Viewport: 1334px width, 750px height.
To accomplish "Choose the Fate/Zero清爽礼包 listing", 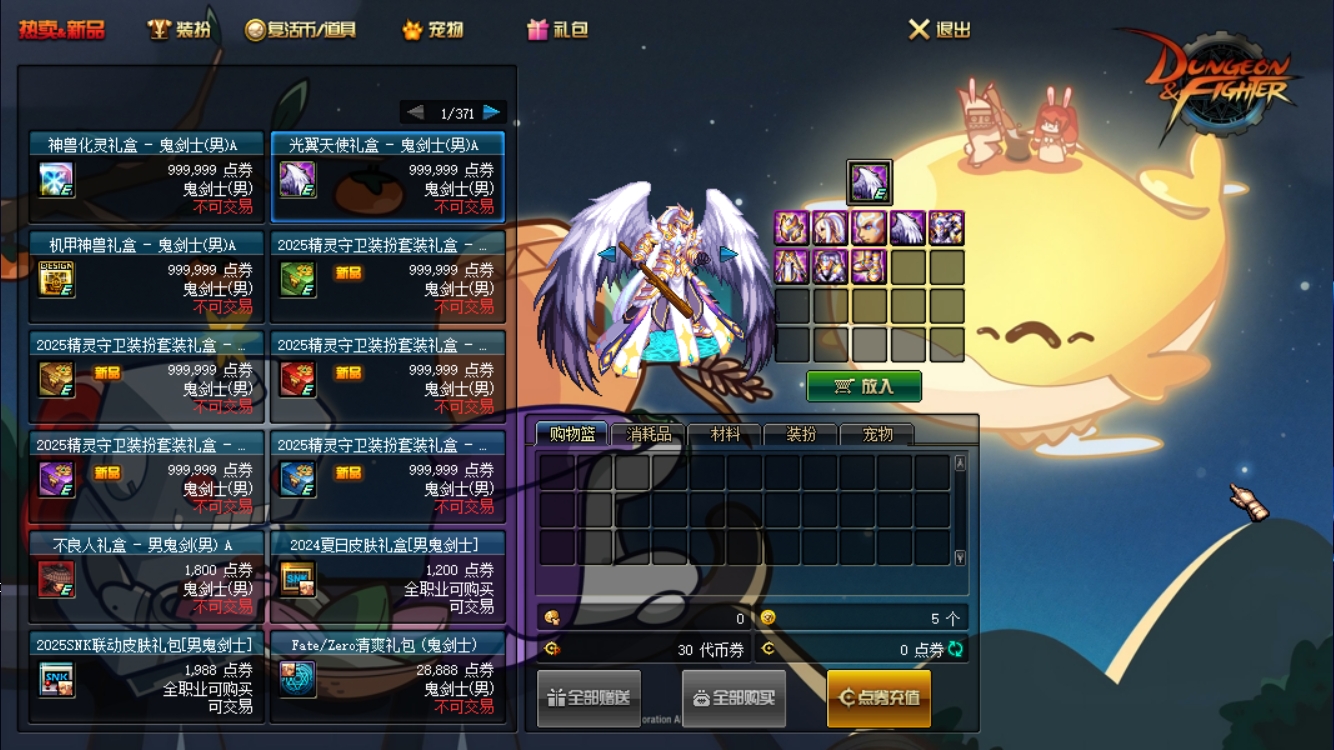I will [x=387, y=677].
